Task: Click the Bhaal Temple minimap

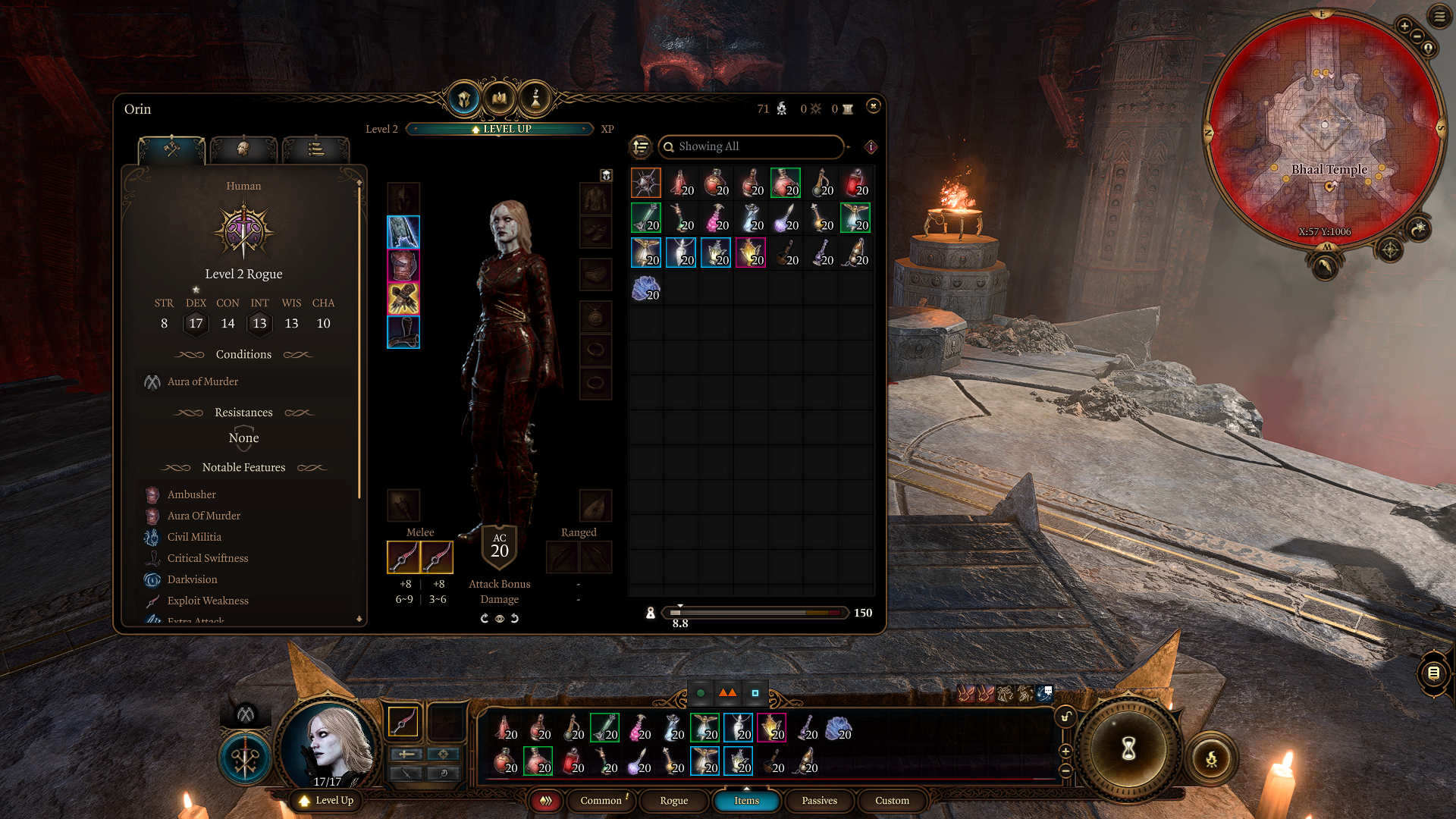Action: tap(1323, 129)
